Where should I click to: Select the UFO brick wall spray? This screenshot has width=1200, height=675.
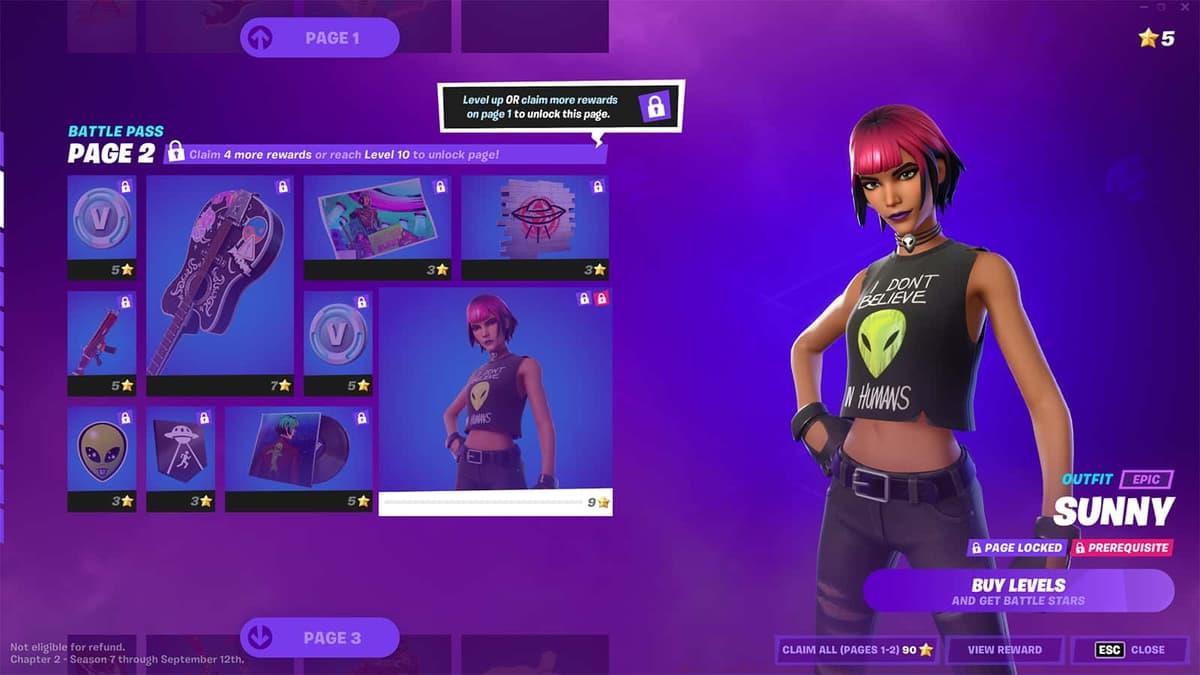(x=534, y=227)
